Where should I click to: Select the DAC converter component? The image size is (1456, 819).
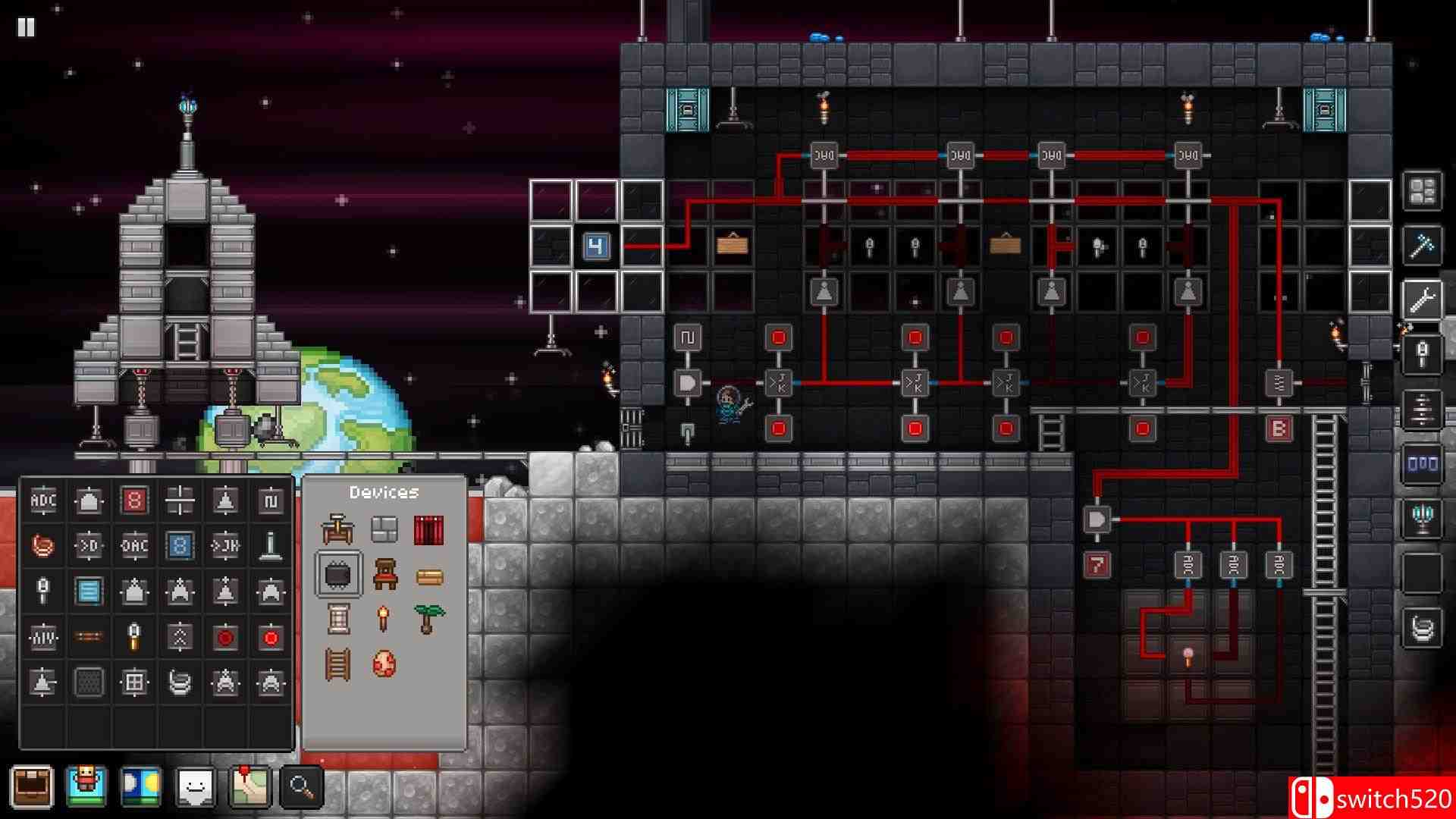pos(134,544)
